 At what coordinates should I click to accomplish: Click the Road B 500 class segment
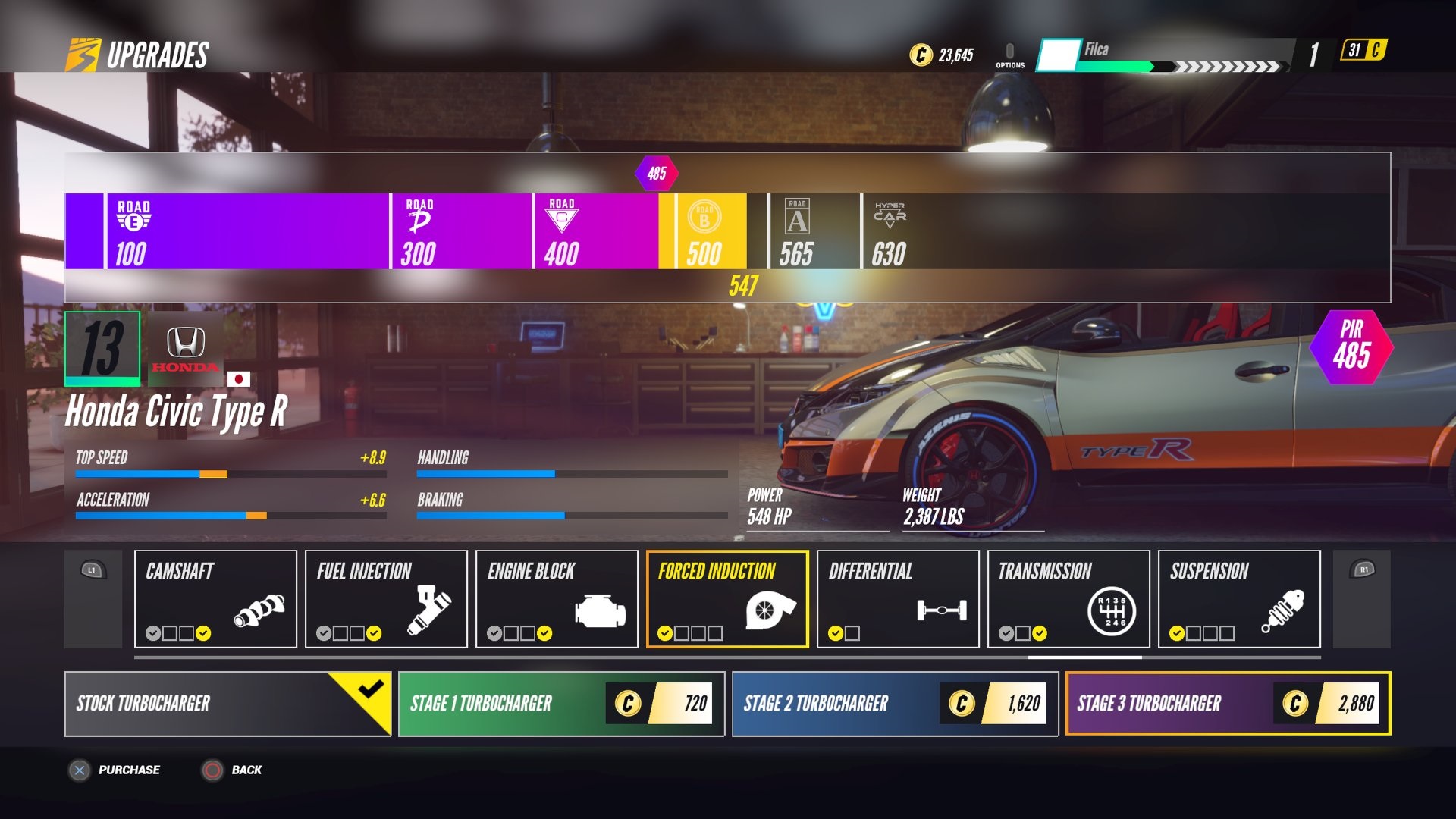(x=704, y=231)
